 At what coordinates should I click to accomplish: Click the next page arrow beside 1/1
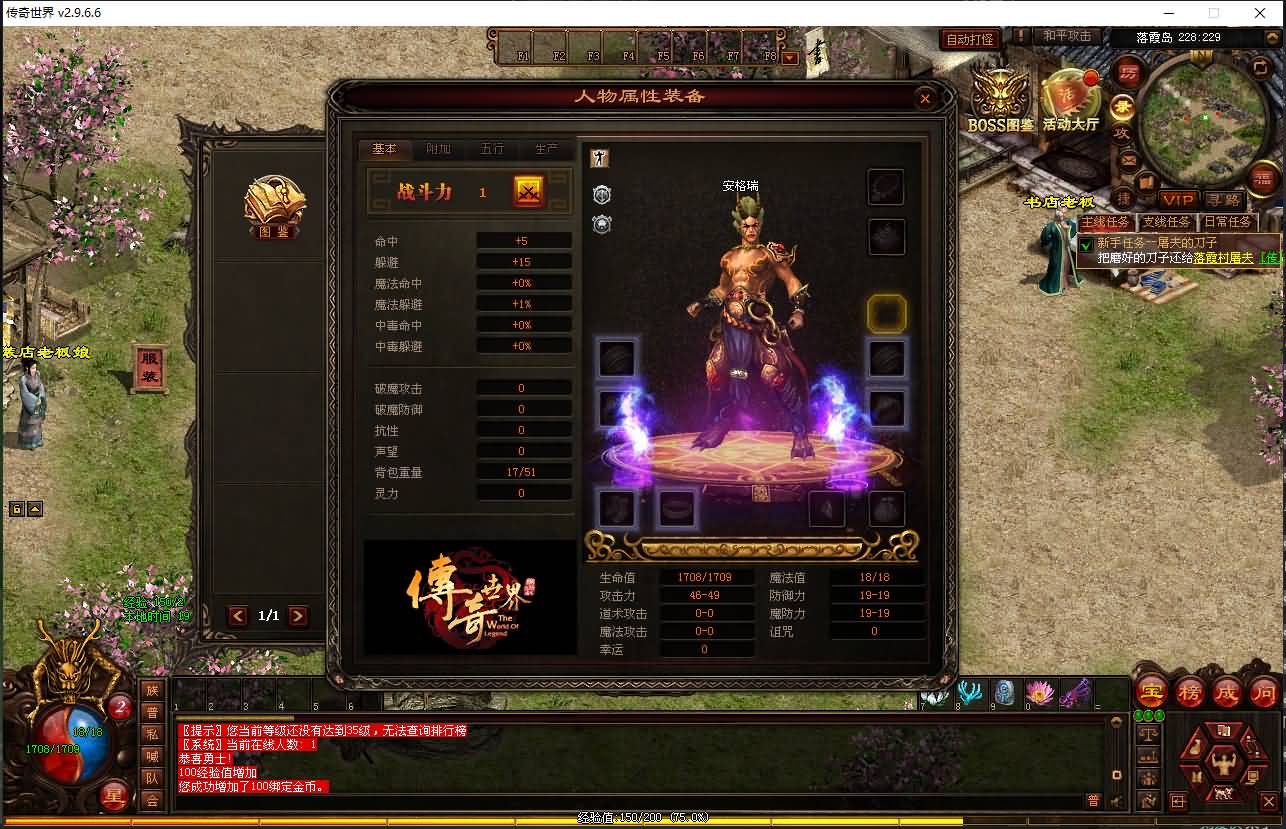301,616
